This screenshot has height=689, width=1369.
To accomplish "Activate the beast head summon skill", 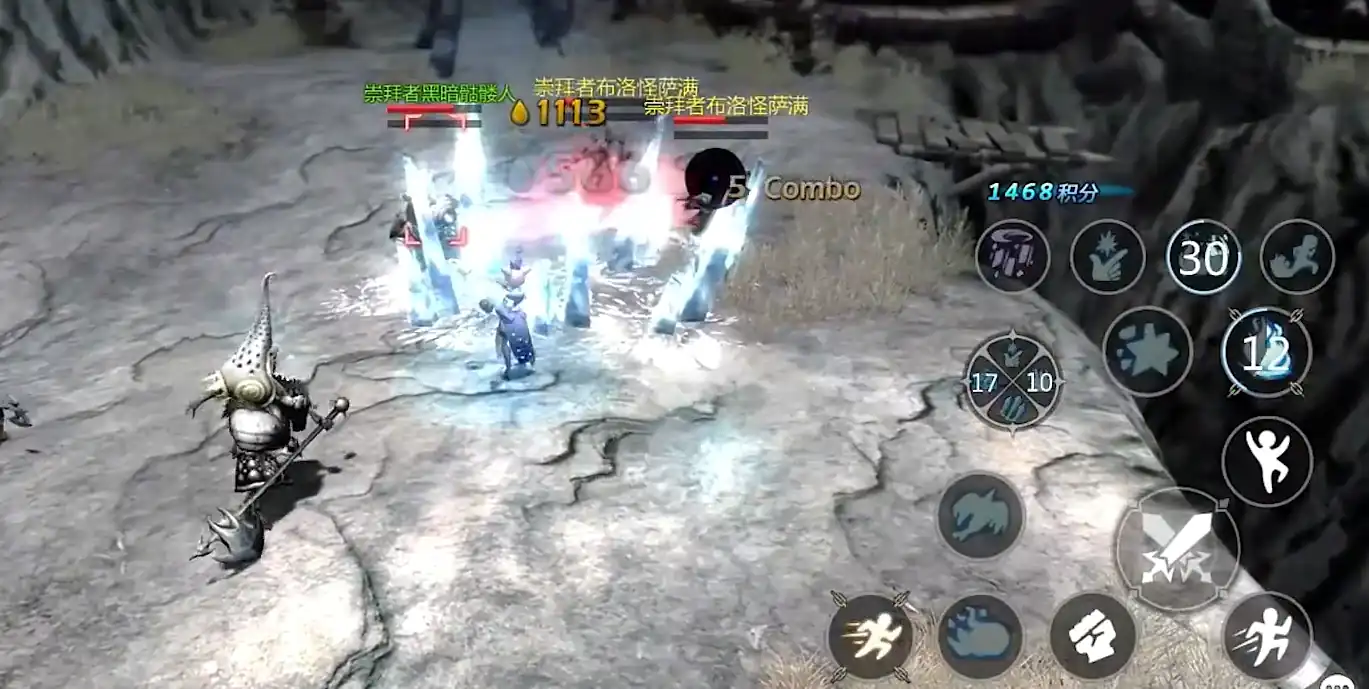I will click(981, 516).
